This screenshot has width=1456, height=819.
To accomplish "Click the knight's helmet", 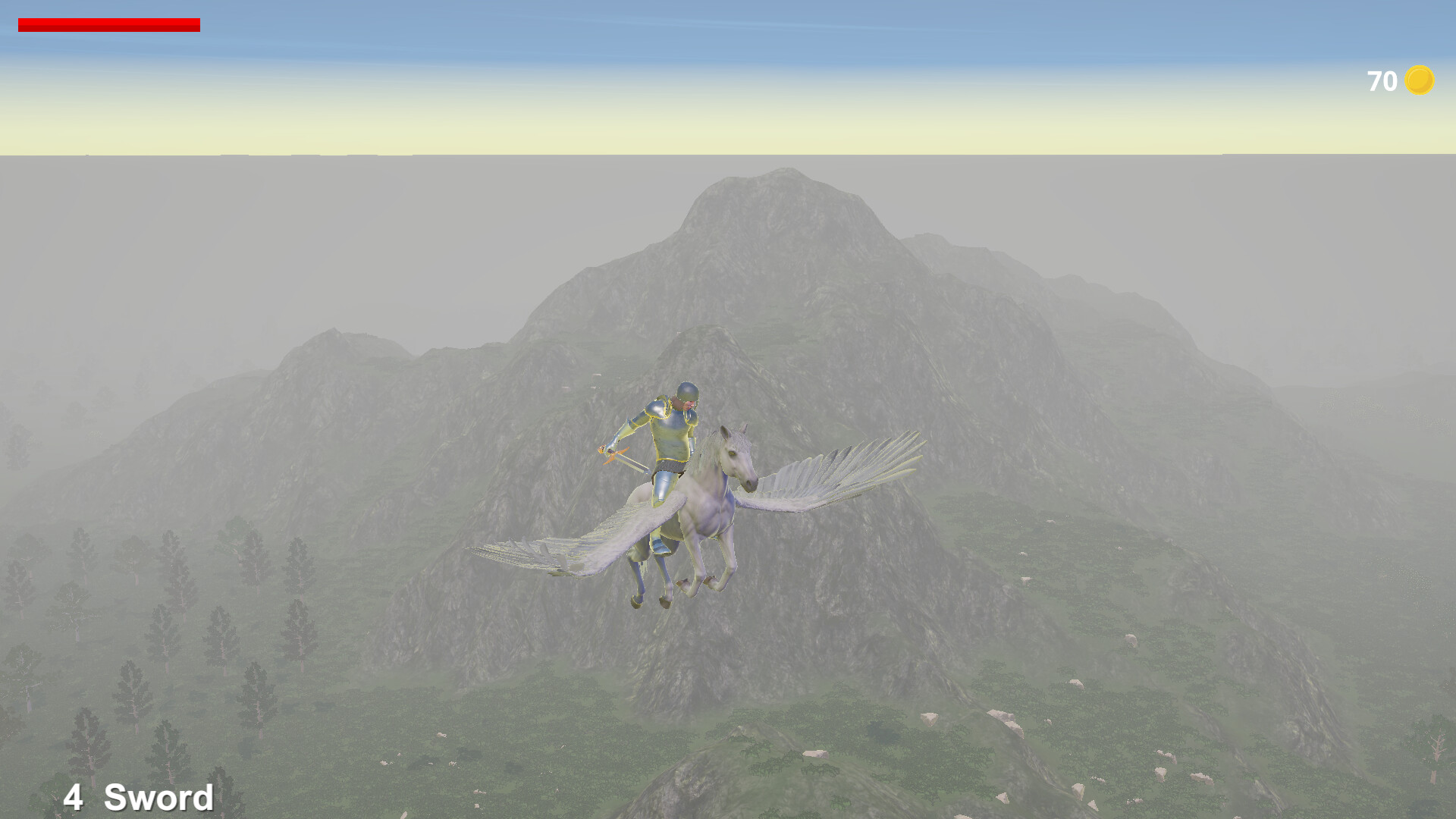I will click(x=687, y=391).
